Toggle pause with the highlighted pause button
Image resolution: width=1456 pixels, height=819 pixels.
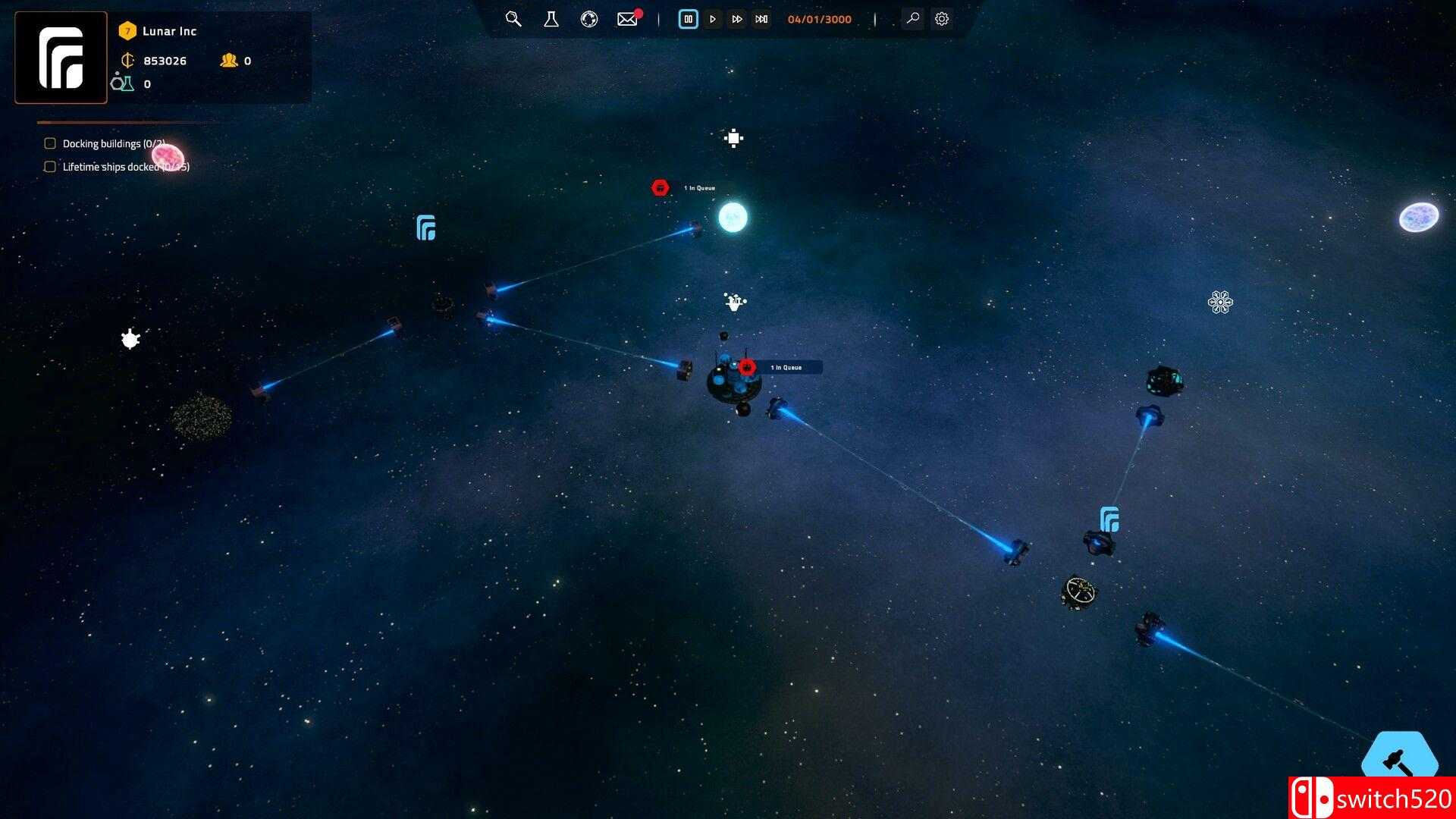pos(688,19)
